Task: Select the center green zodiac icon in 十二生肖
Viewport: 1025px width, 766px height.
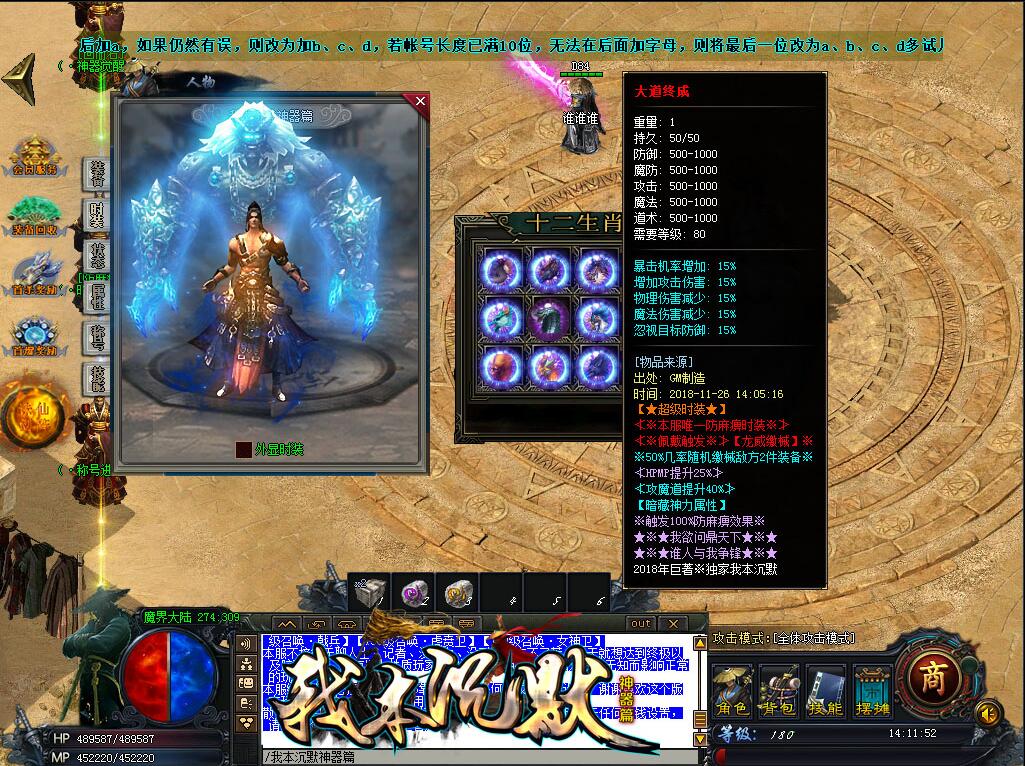Action: click(549, 319)
